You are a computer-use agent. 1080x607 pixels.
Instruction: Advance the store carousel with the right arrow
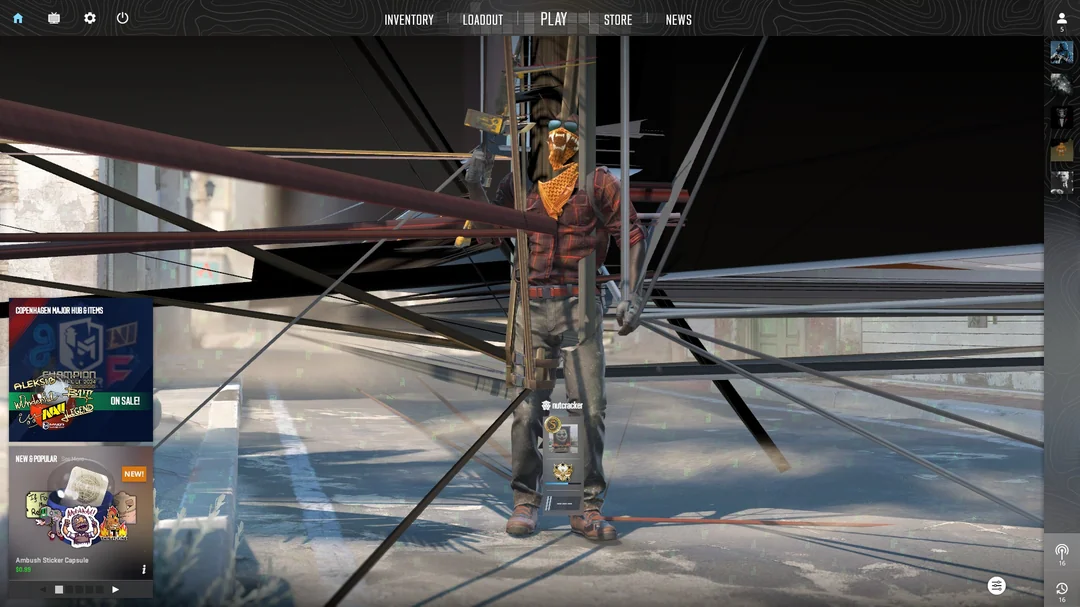[115, 590]
